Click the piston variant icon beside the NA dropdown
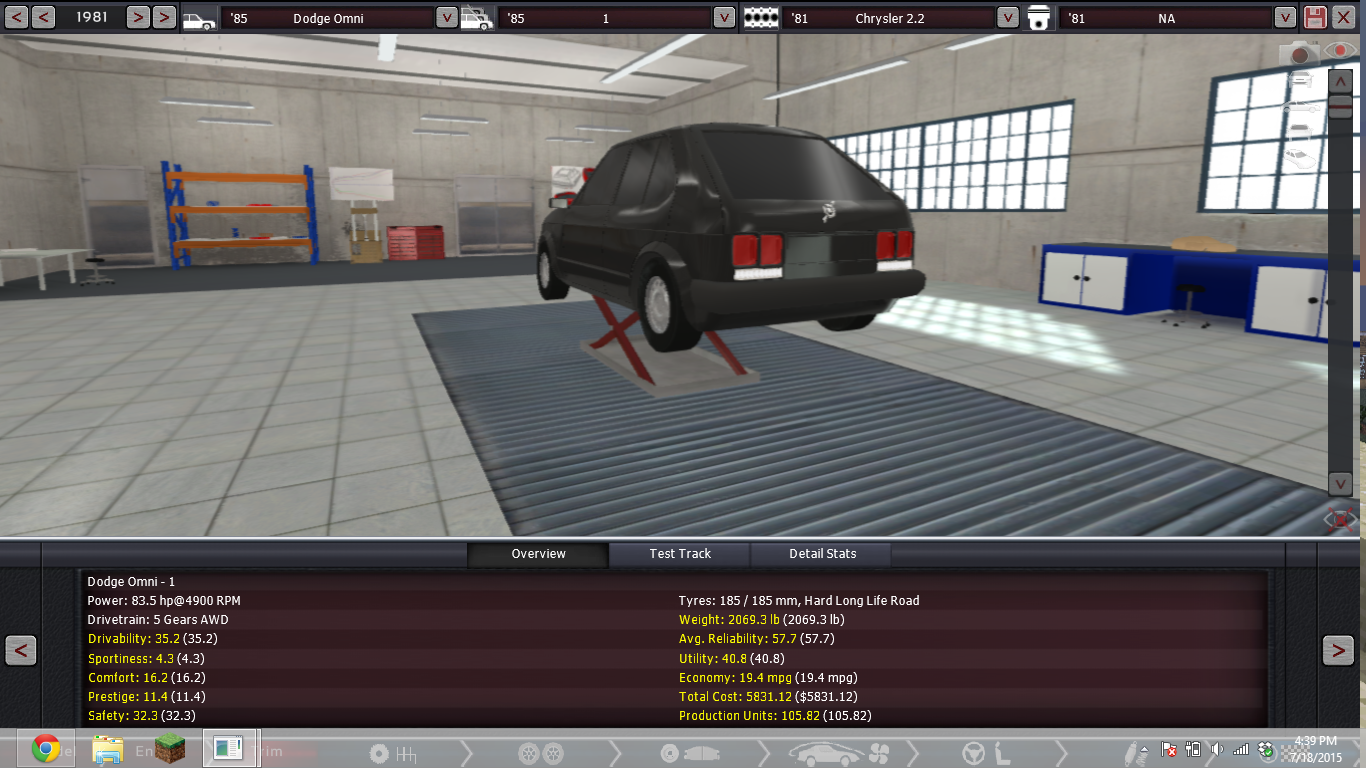 pos(1037,17)
